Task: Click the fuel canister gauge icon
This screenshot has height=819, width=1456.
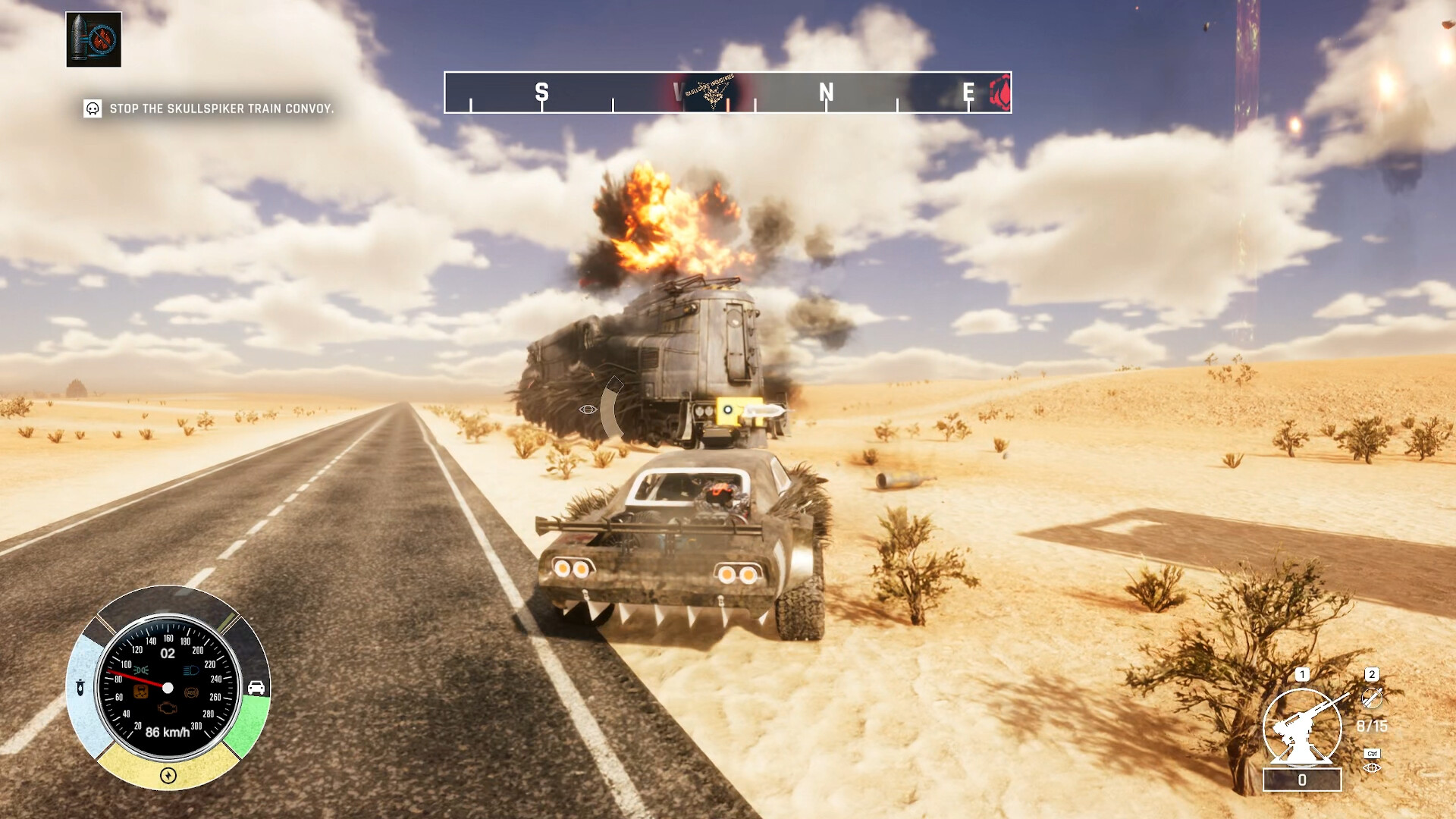Action: point(80,689)
